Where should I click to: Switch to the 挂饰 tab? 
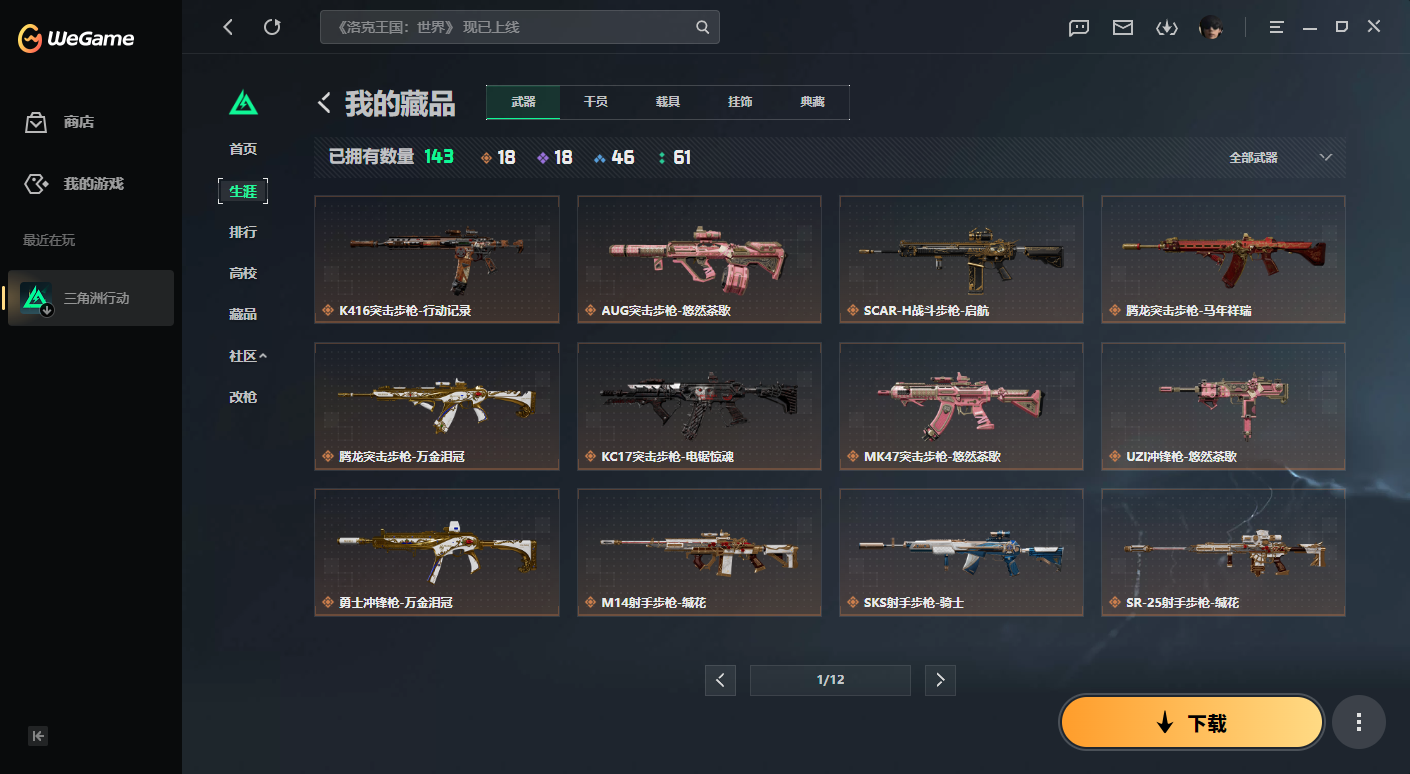(x=739, y=102)
